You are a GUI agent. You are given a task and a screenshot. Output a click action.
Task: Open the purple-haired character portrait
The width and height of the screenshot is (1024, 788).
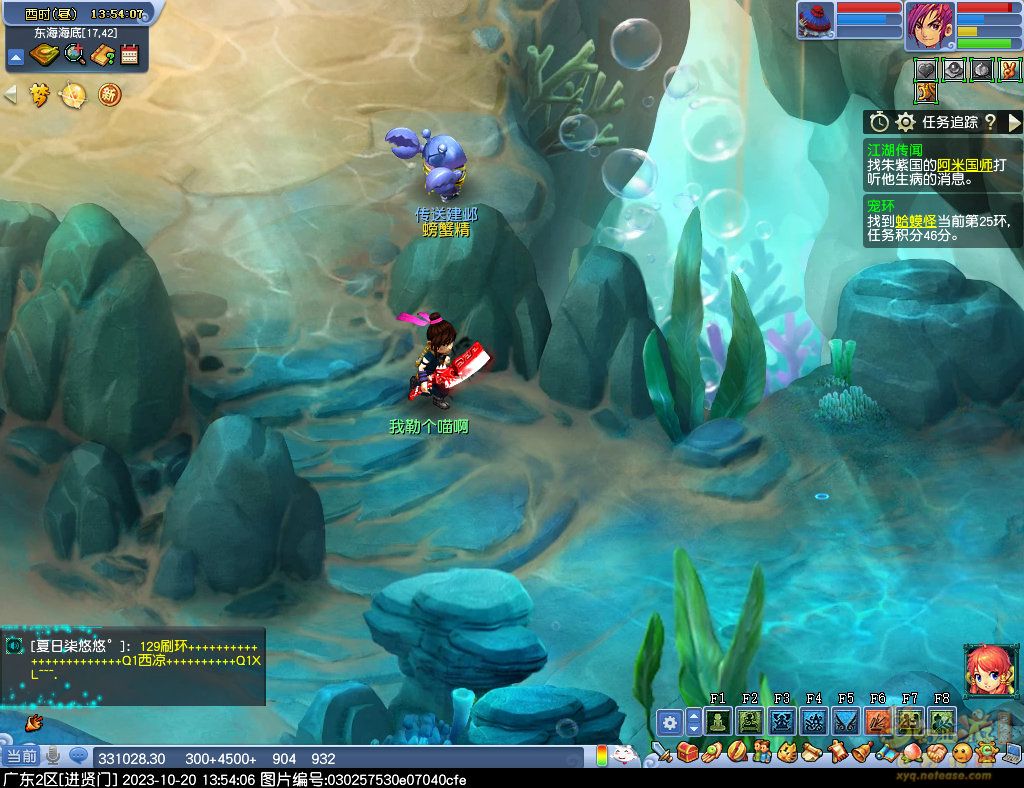click(929, 26)
